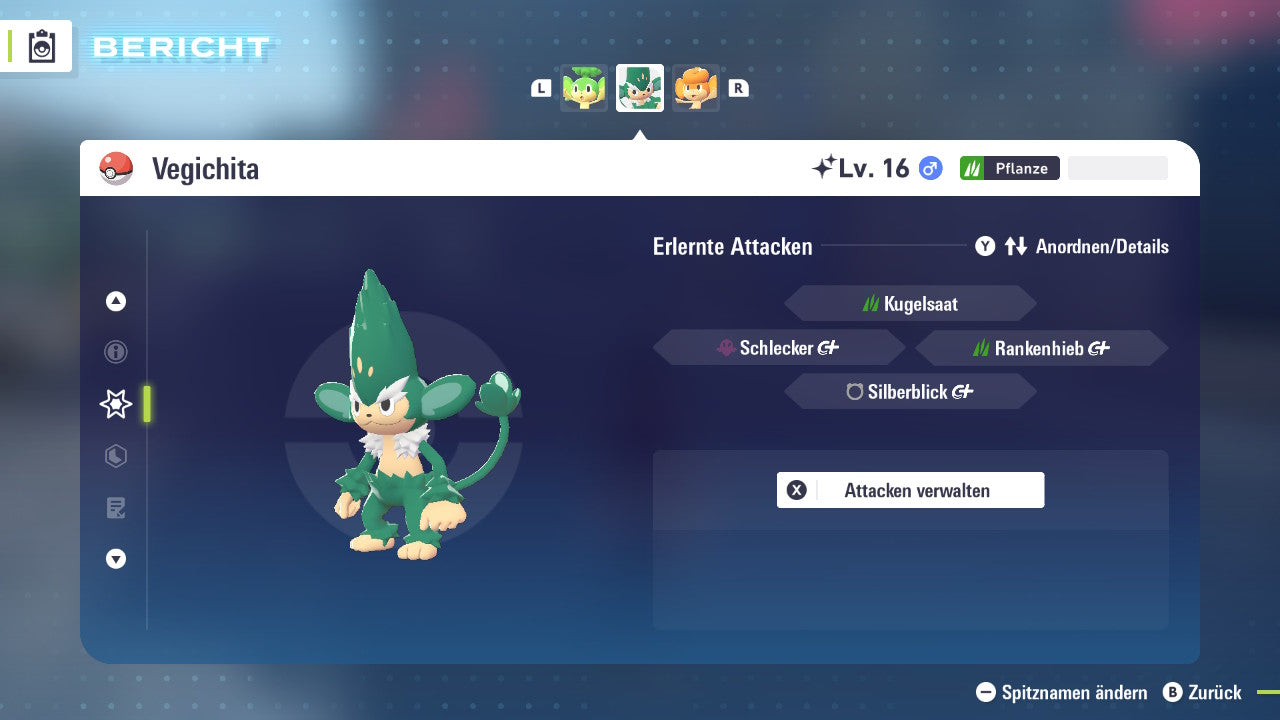Click the Bericht clipboard icon top left
This screenshot has width=1280, height=720.
(41, 46)
